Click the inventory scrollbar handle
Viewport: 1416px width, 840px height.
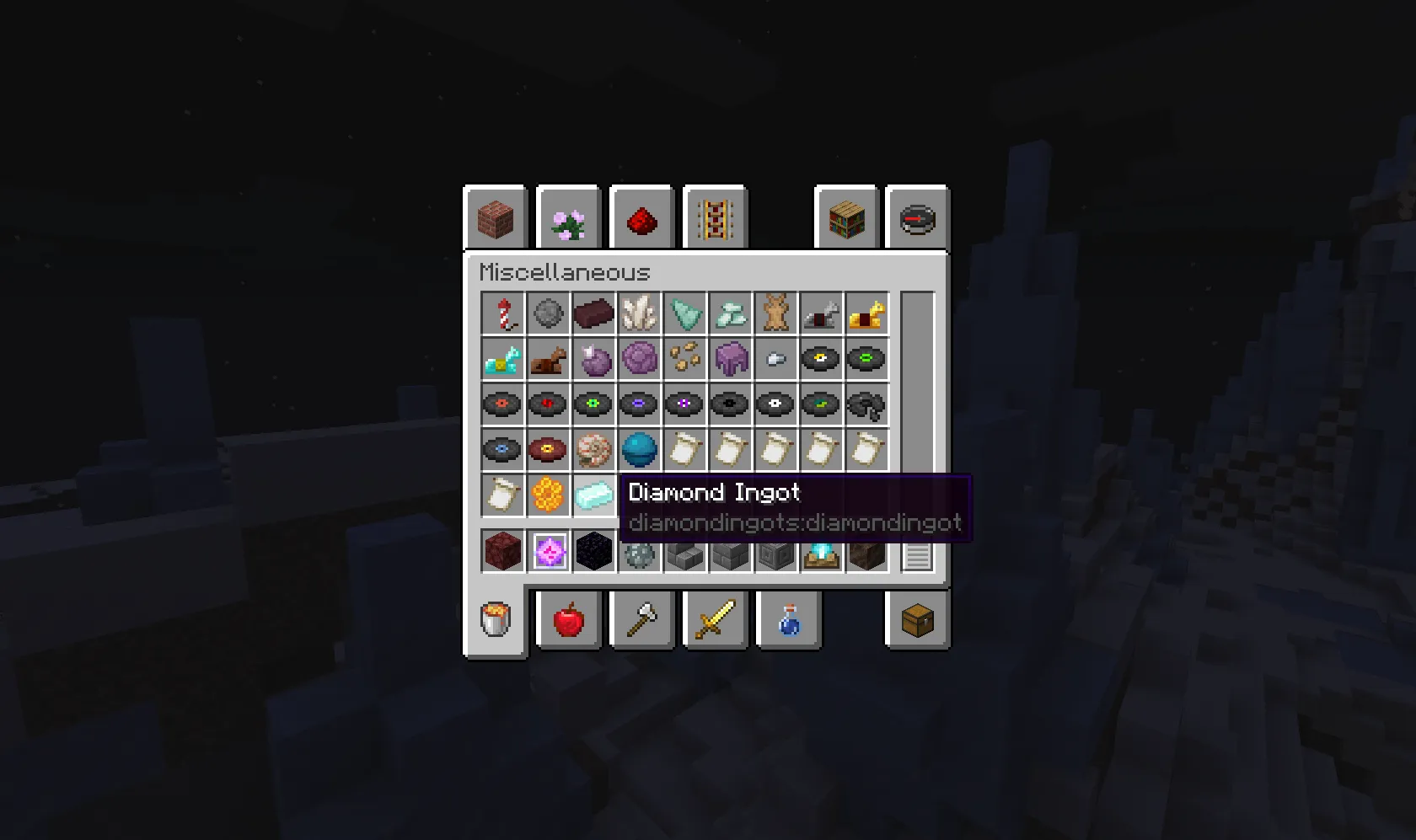917,556
